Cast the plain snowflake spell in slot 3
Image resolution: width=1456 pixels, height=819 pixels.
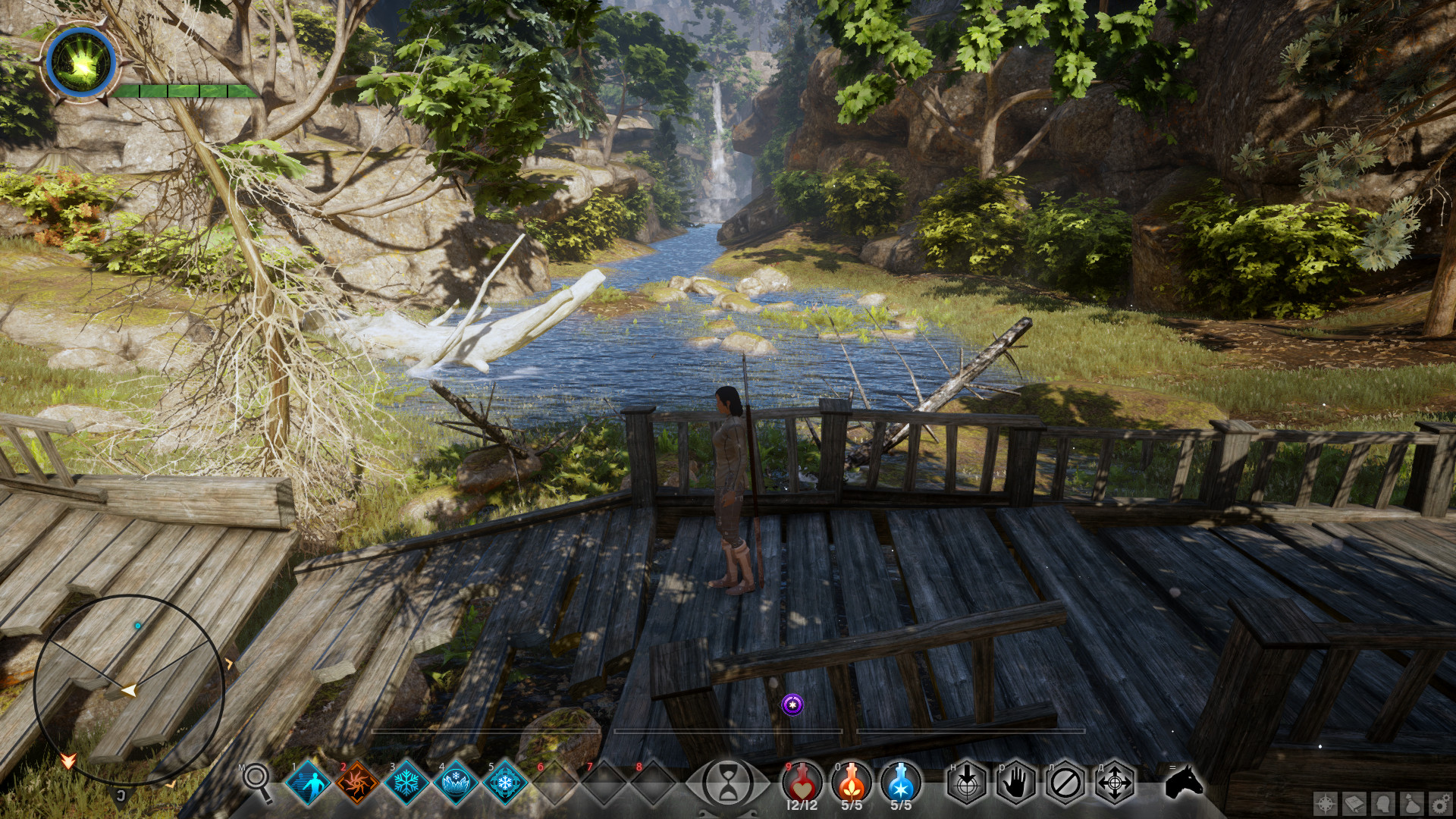click(x=406, y=783)
